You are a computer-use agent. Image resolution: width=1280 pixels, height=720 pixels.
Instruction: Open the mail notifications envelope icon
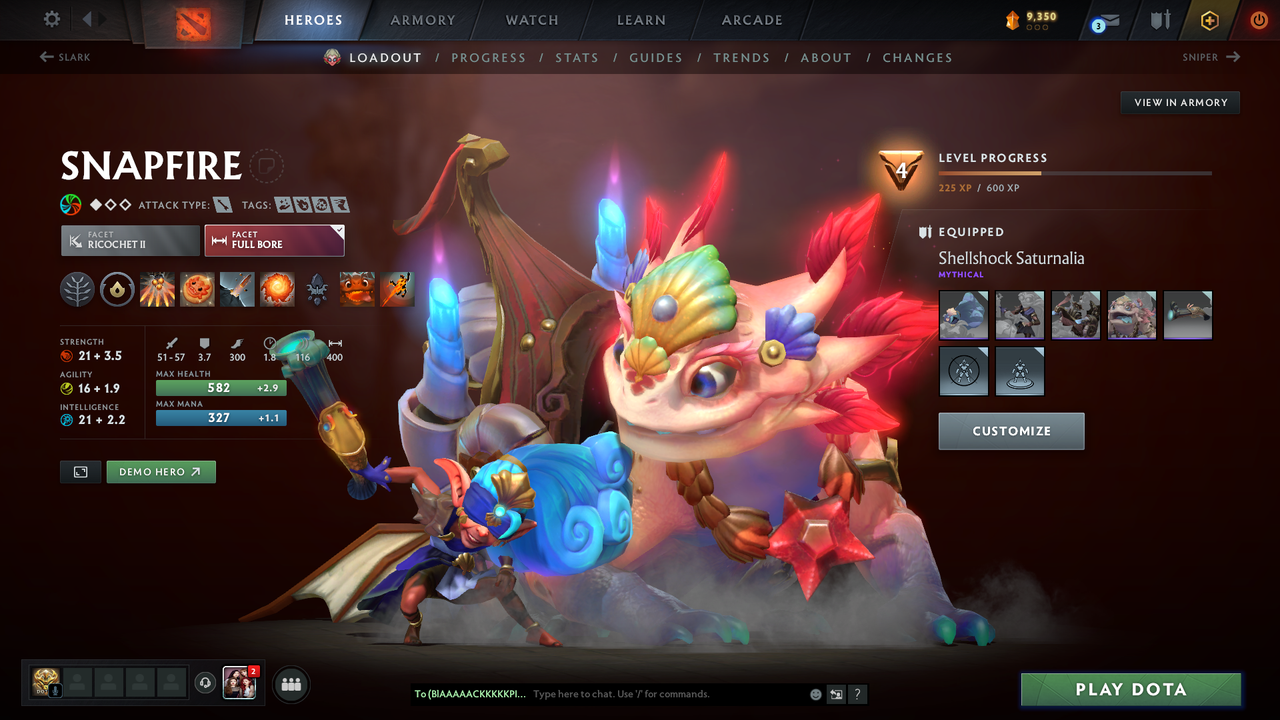pos(1108,19)
